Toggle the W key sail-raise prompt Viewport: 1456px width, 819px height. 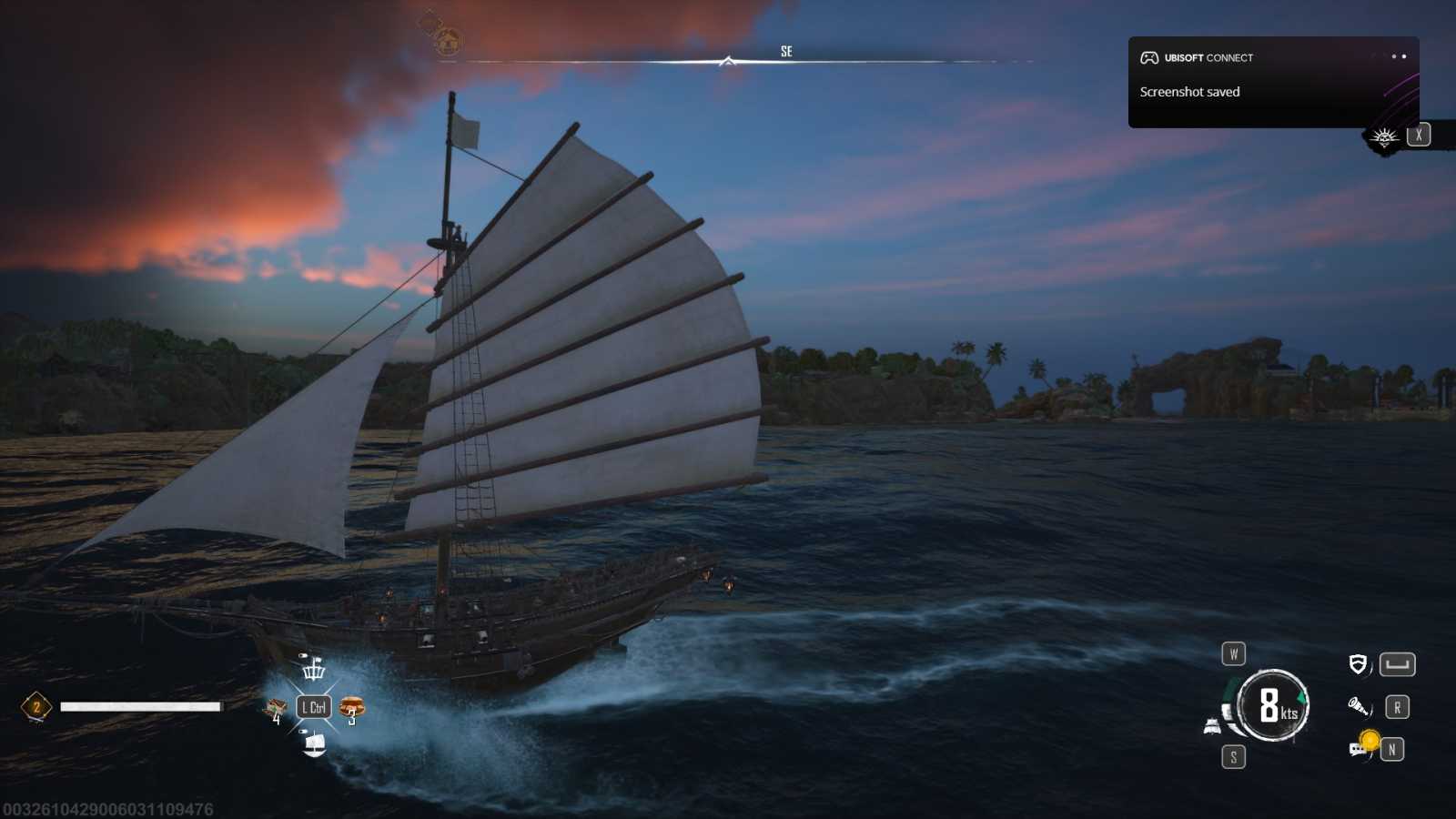pos(1233,652)
